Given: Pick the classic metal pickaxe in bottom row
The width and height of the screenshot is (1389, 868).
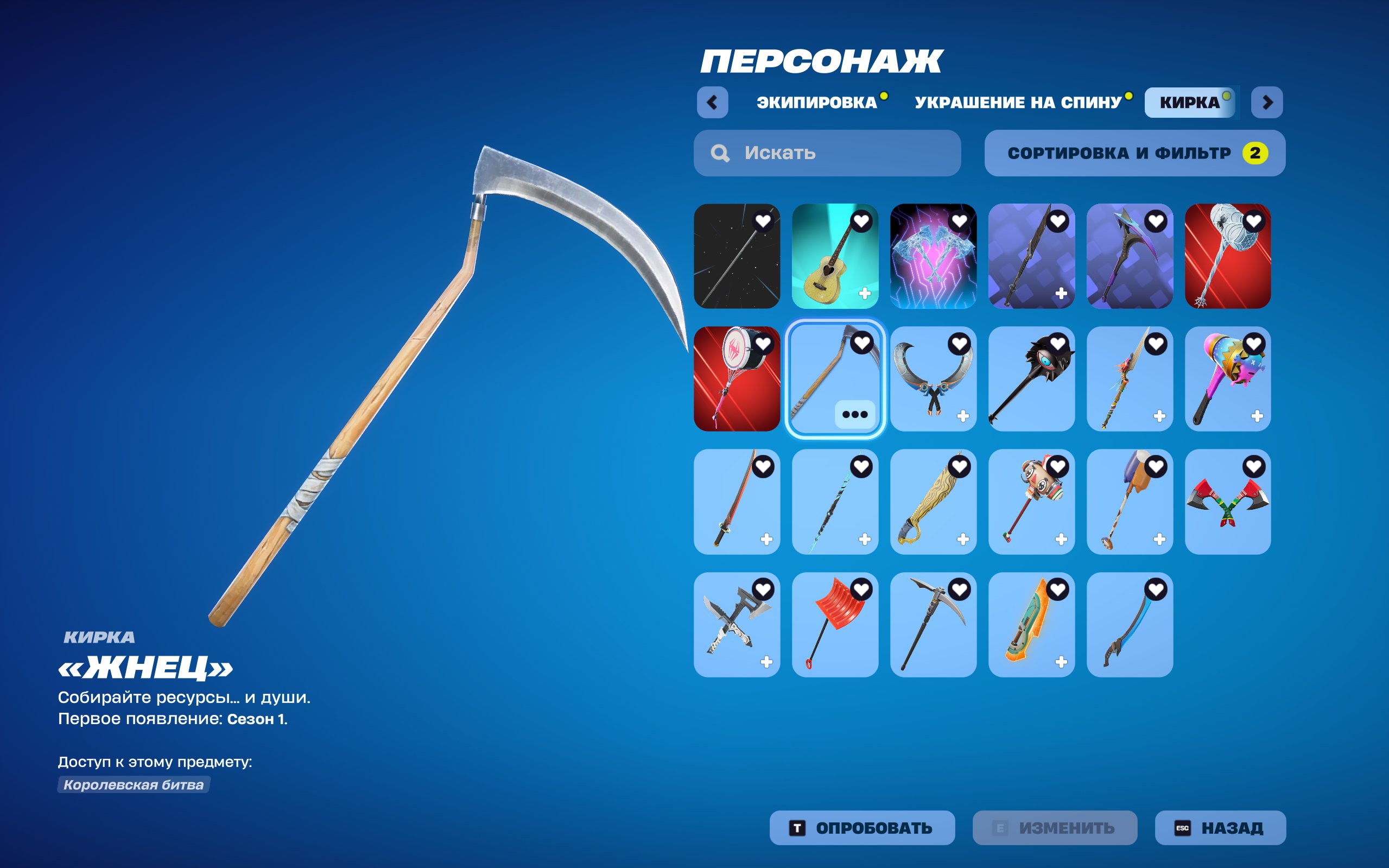Looking at the screenshot, I should (934, 626).
